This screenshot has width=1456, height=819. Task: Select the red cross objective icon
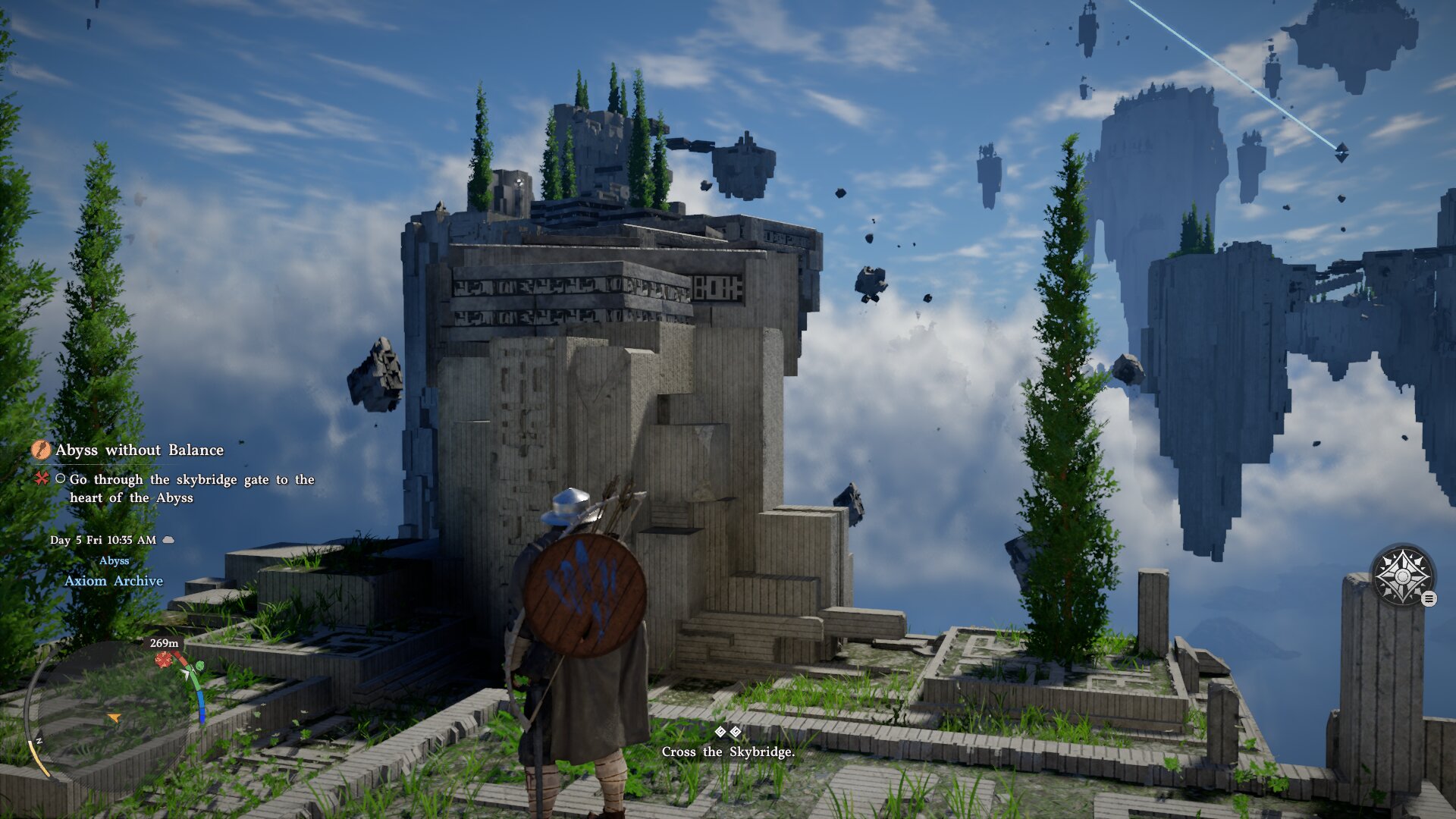coord(40,479)
